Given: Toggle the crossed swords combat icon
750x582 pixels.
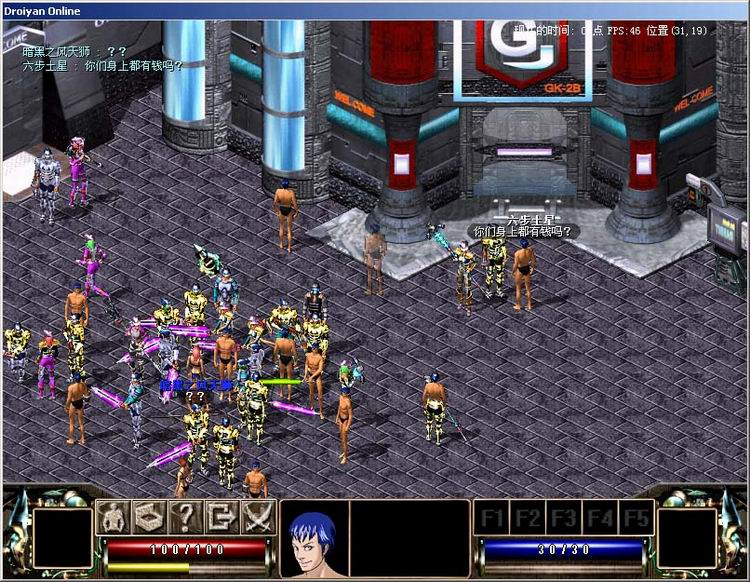Looking at the screenshot, I should pos(257,517).
